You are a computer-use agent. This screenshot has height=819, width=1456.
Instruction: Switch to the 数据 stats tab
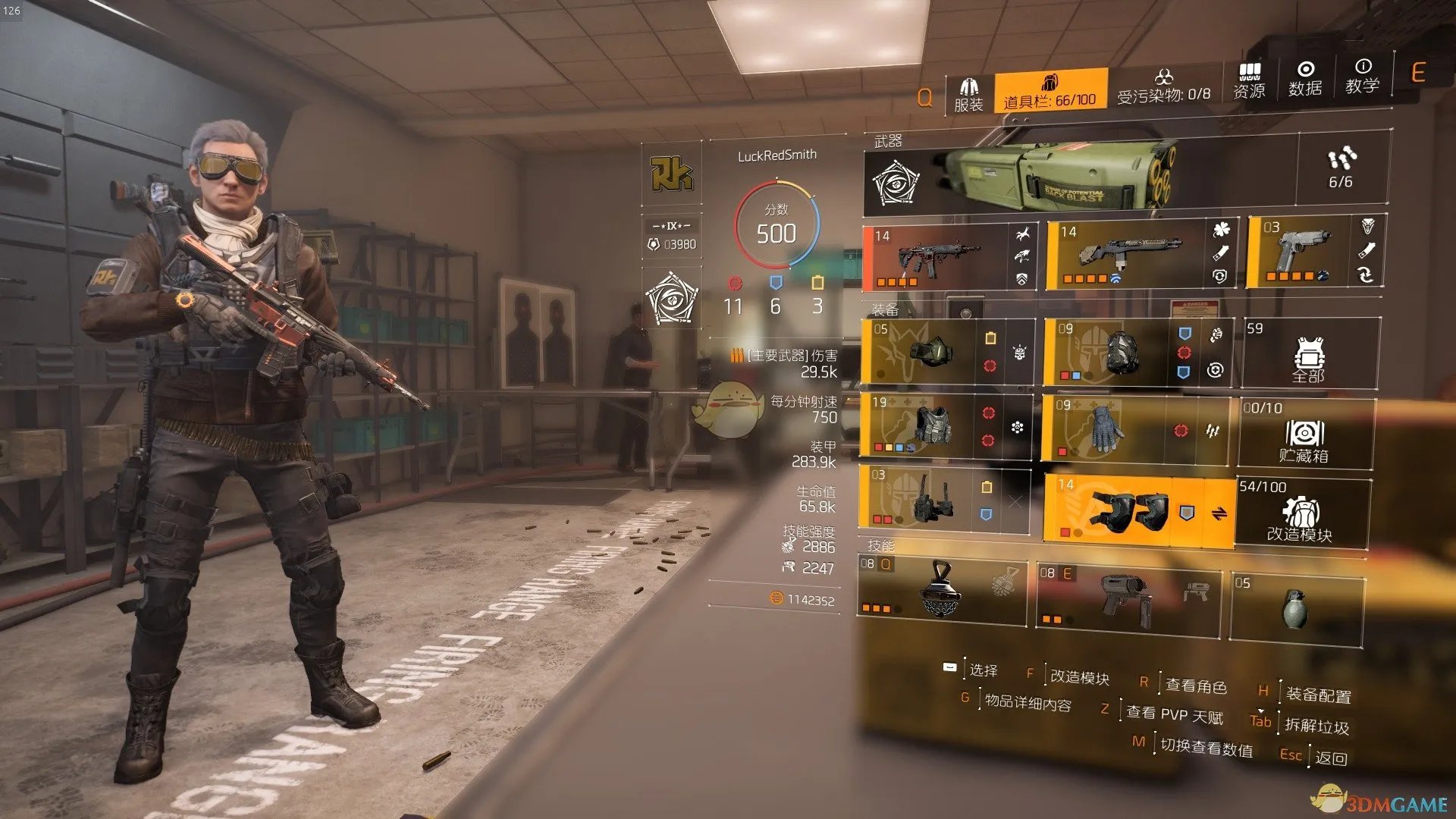[1305, 79]
